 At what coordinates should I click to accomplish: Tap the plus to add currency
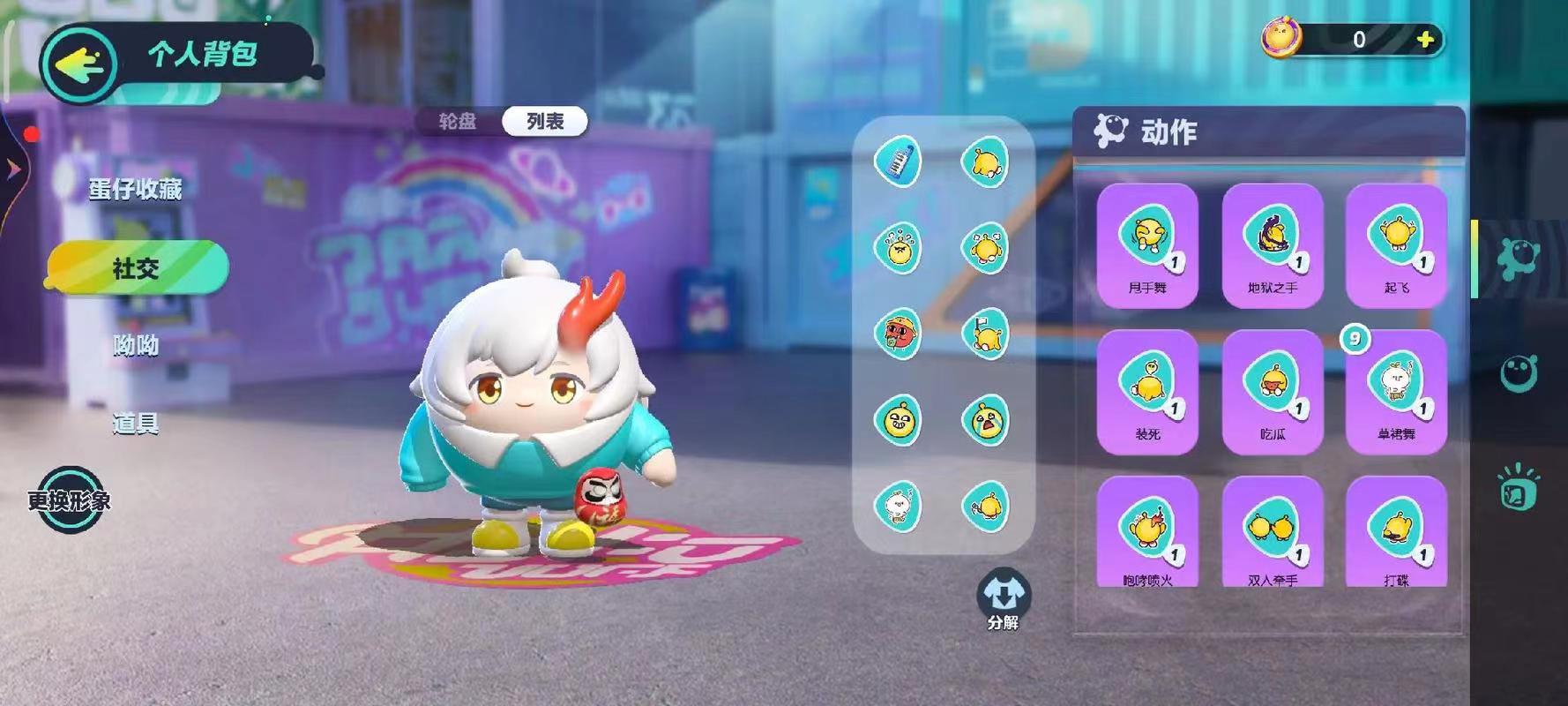1426,39
